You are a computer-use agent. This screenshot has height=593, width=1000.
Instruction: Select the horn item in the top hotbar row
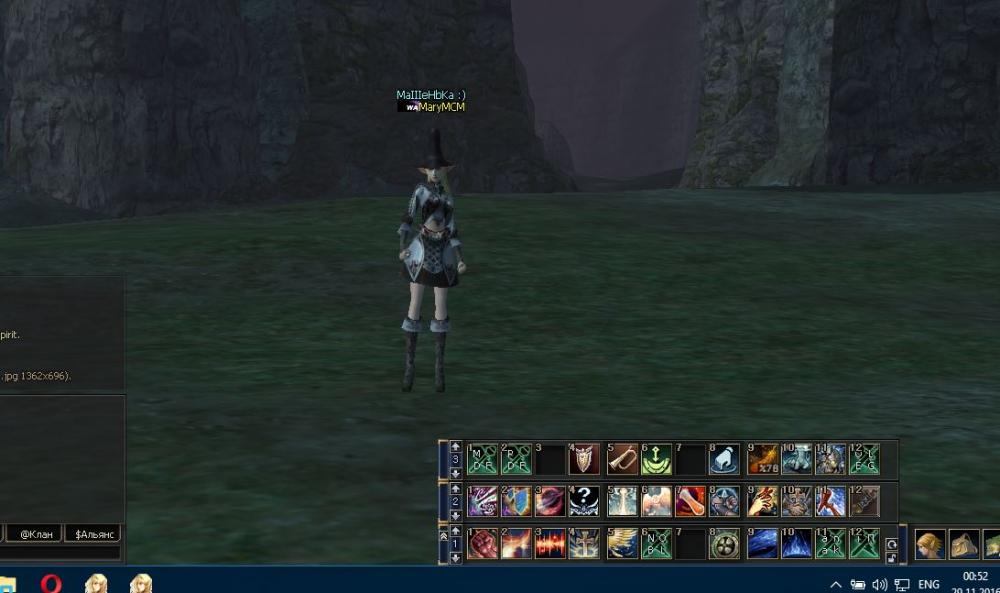pyautogui.click(x=622, y=459)
